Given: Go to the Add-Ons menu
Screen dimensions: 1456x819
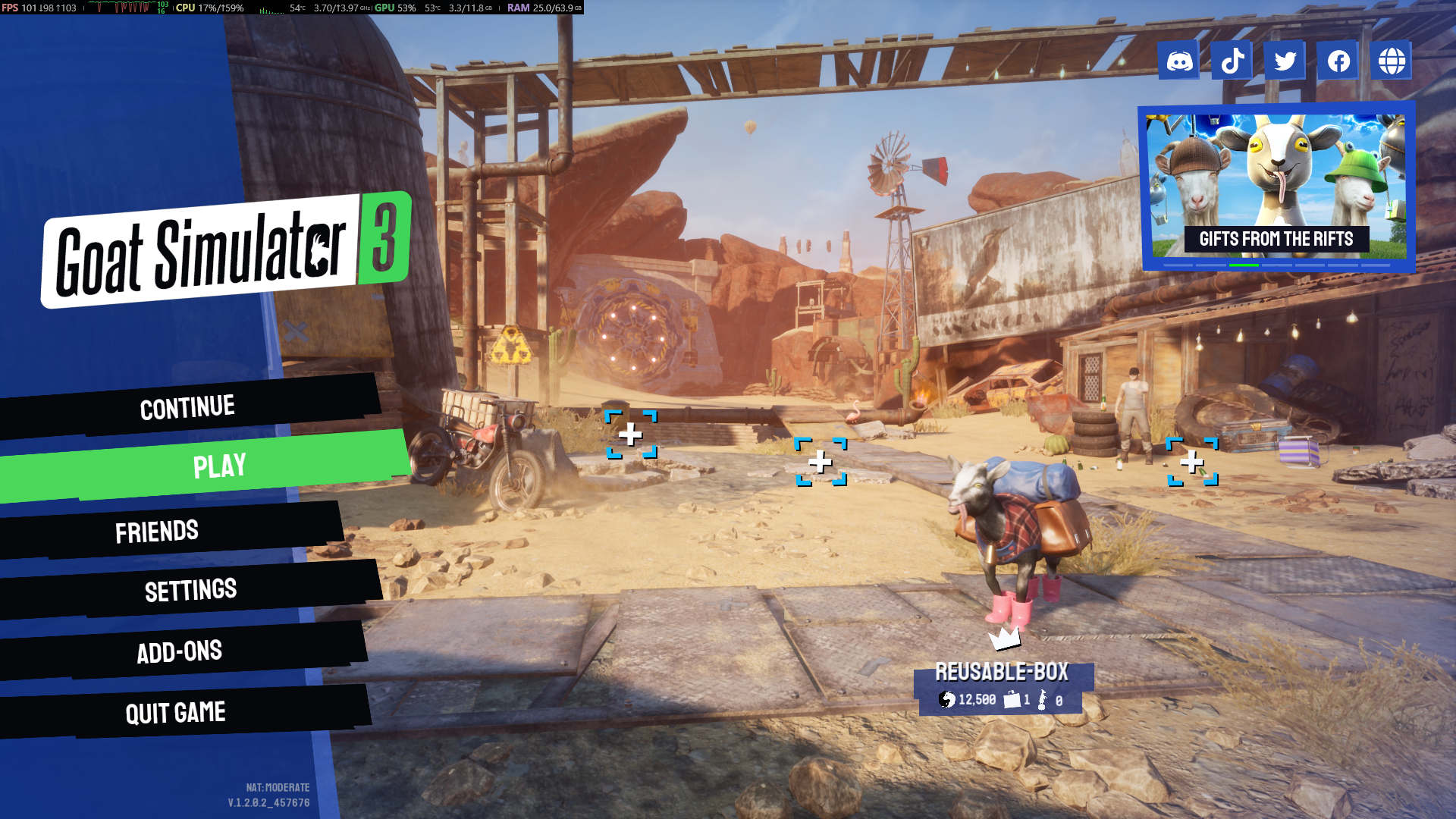Looking at the screenshot, I should coord(180,651).
